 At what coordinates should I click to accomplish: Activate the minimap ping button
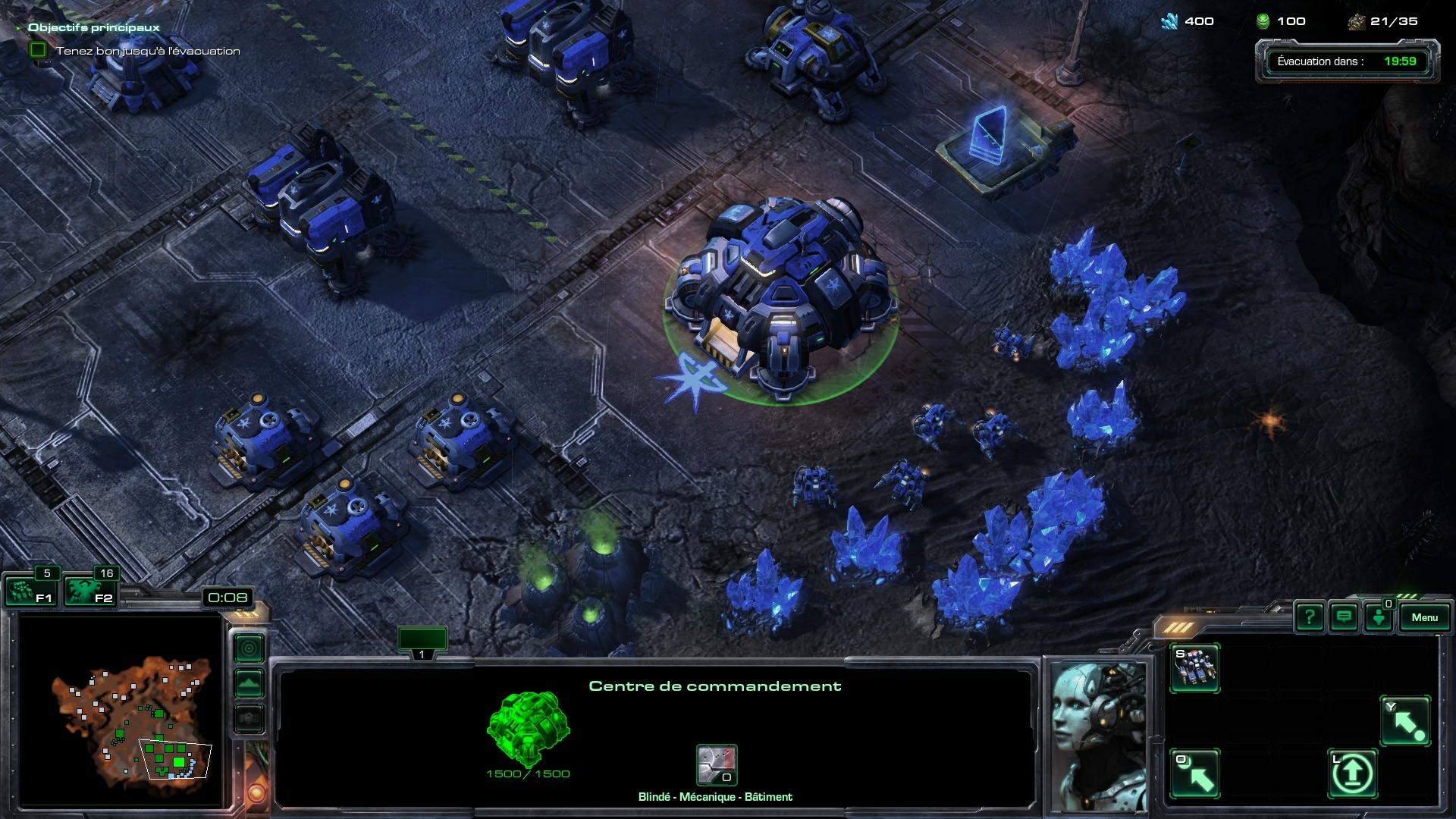249,648
